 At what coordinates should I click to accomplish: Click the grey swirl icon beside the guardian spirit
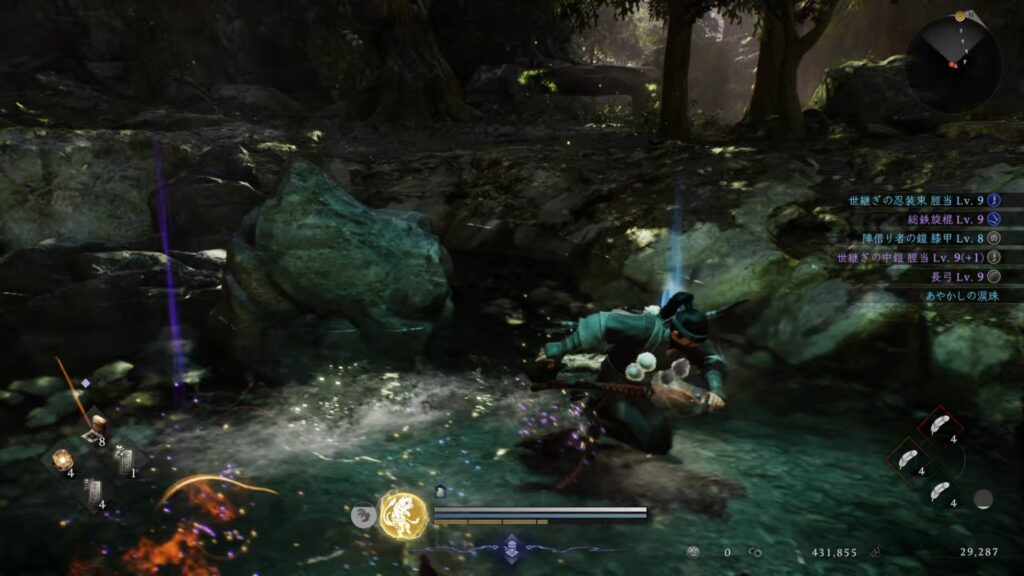coord(363,516)
